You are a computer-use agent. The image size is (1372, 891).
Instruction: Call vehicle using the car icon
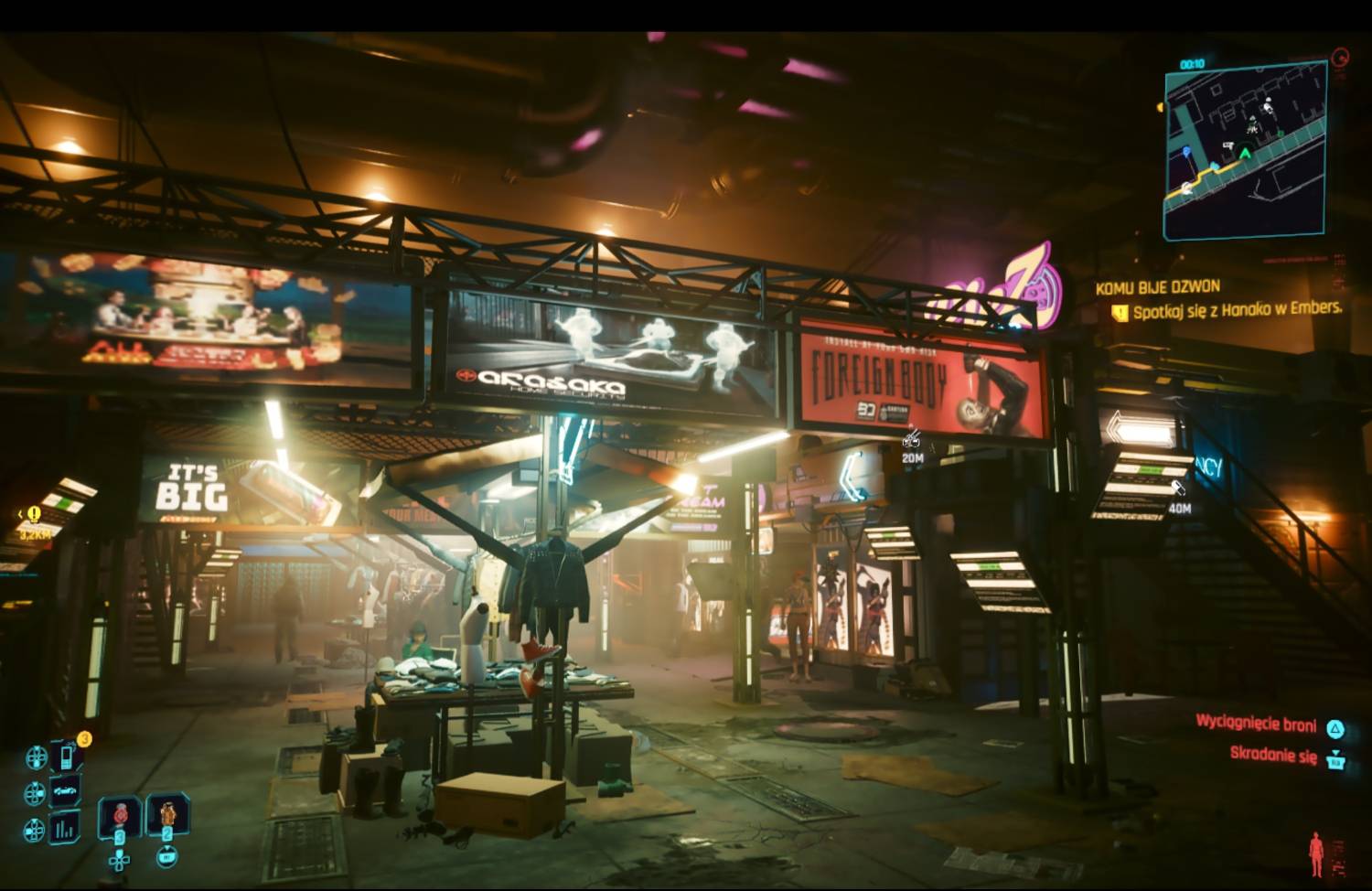pos(67,791)
